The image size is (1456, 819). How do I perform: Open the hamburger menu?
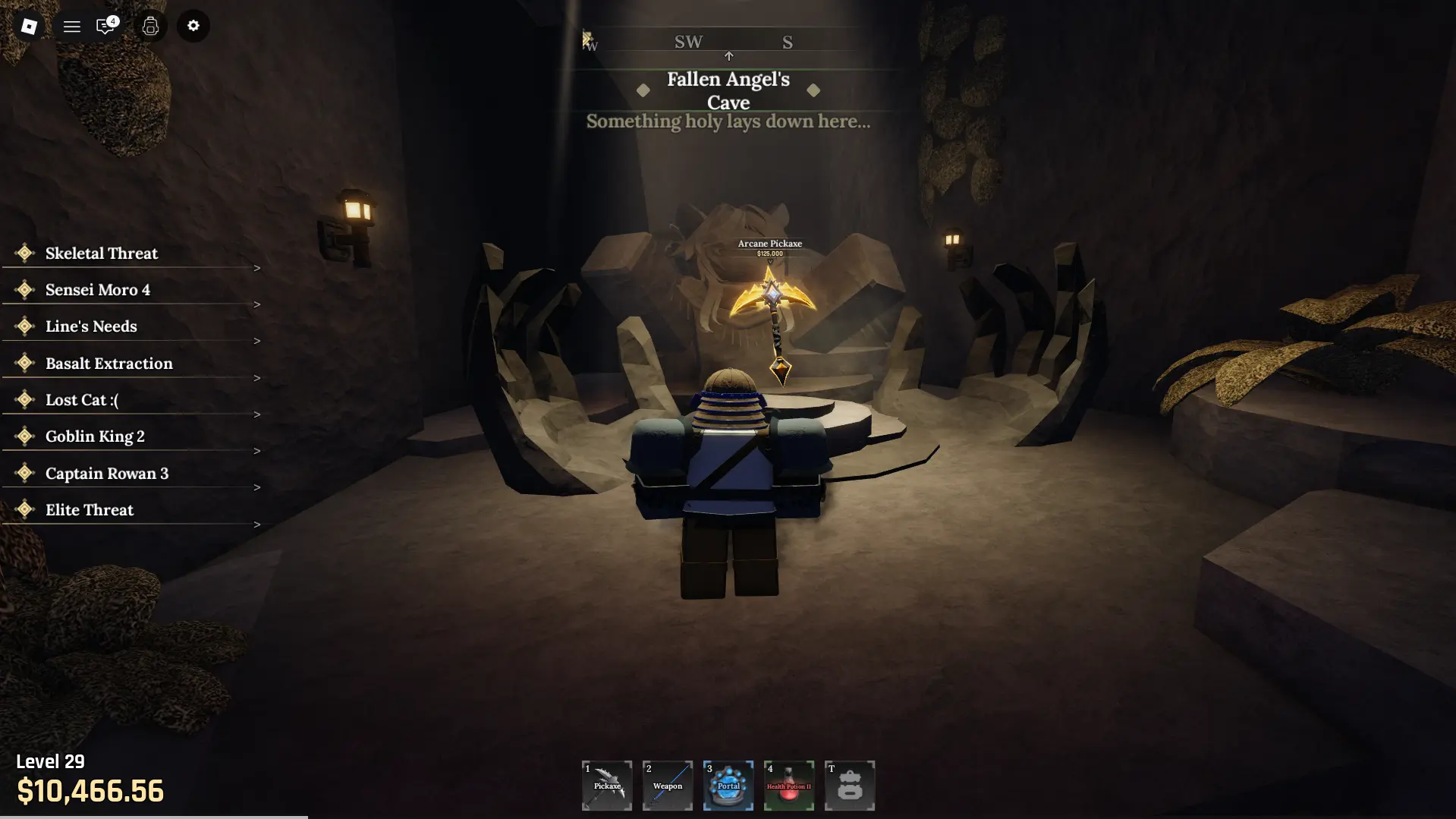(71, 26)
